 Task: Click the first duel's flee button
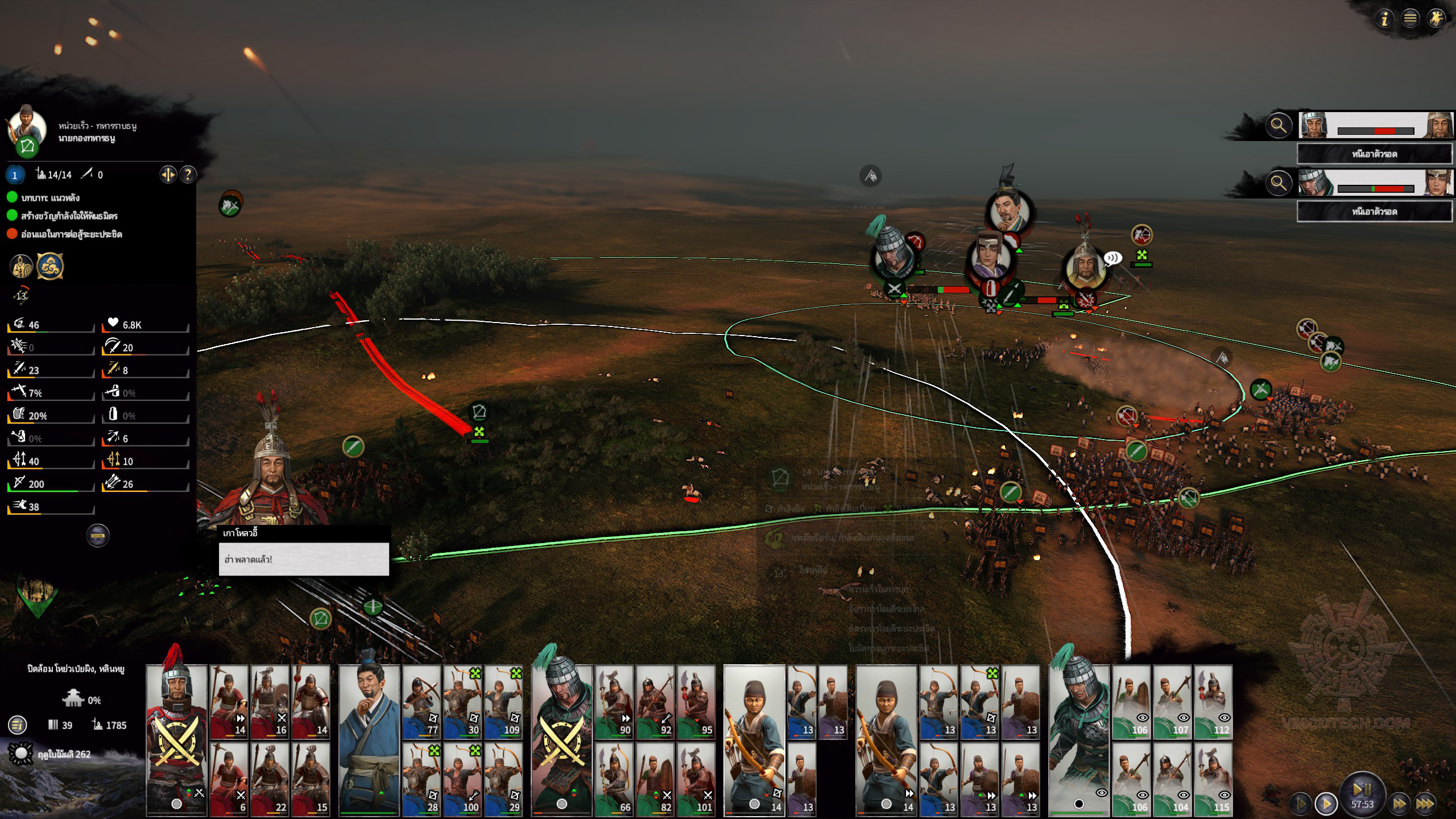[x=1374, y=154]
